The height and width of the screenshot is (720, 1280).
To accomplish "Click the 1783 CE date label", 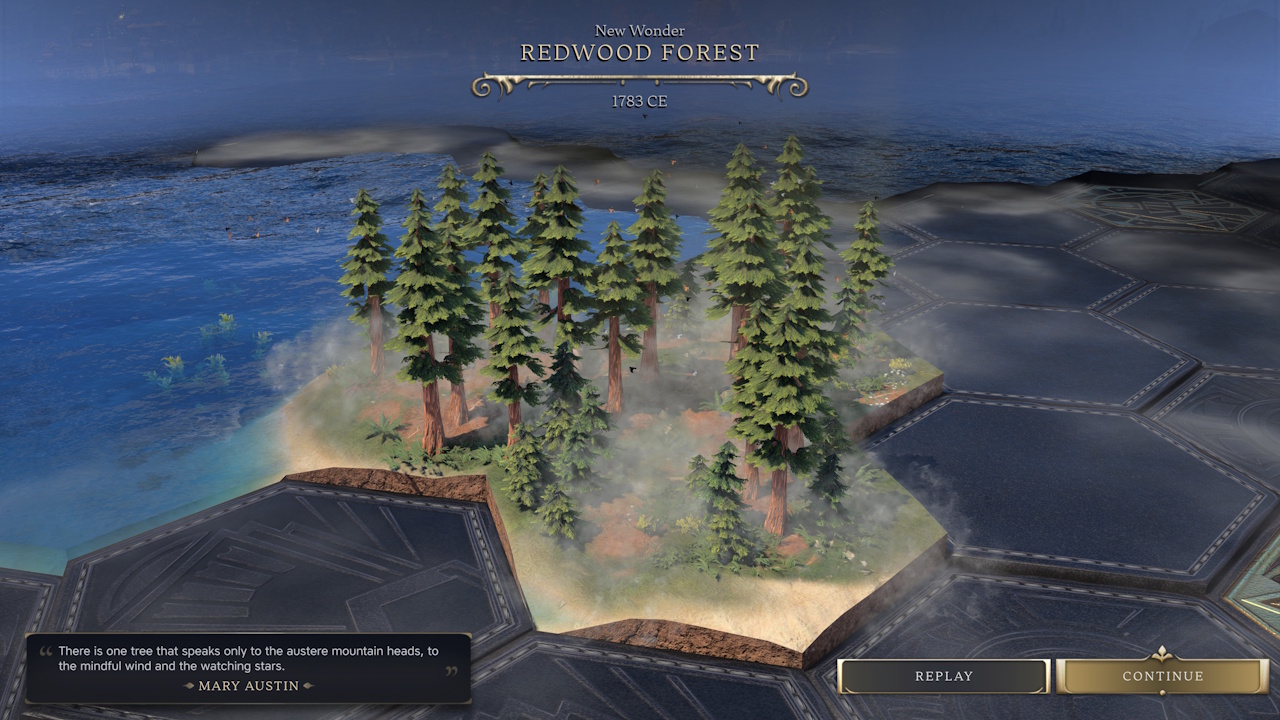I will [640, 101].
